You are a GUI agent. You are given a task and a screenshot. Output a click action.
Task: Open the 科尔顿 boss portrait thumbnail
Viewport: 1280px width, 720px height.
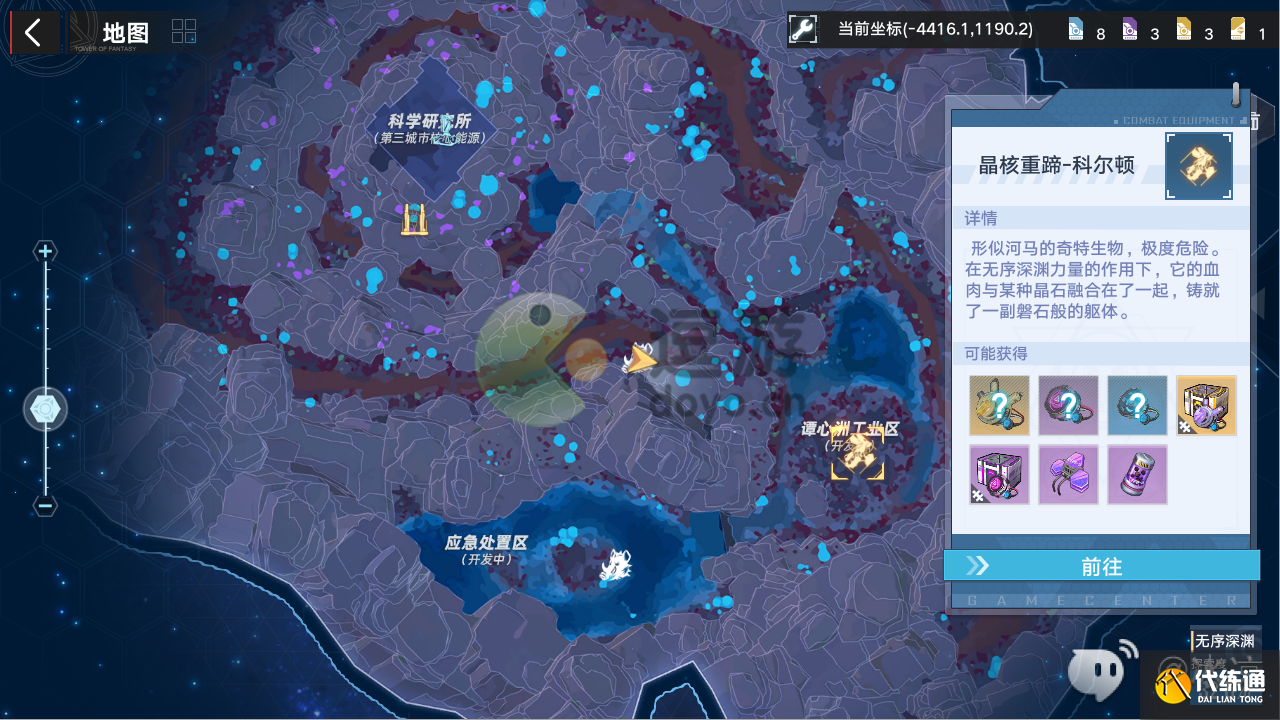tap(1198, 166)
